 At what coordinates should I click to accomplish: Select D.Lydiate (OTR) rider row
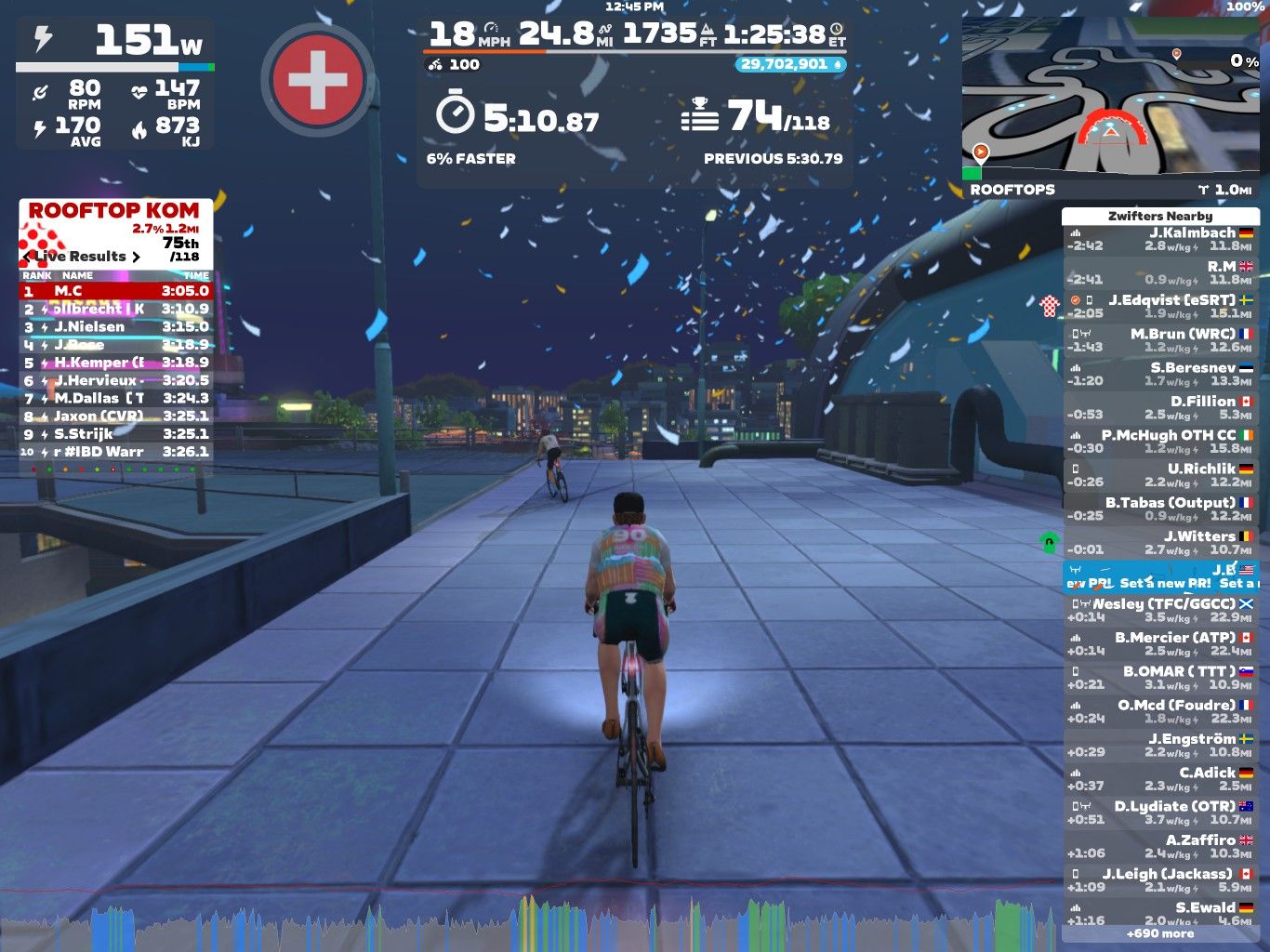[1159, 813]
